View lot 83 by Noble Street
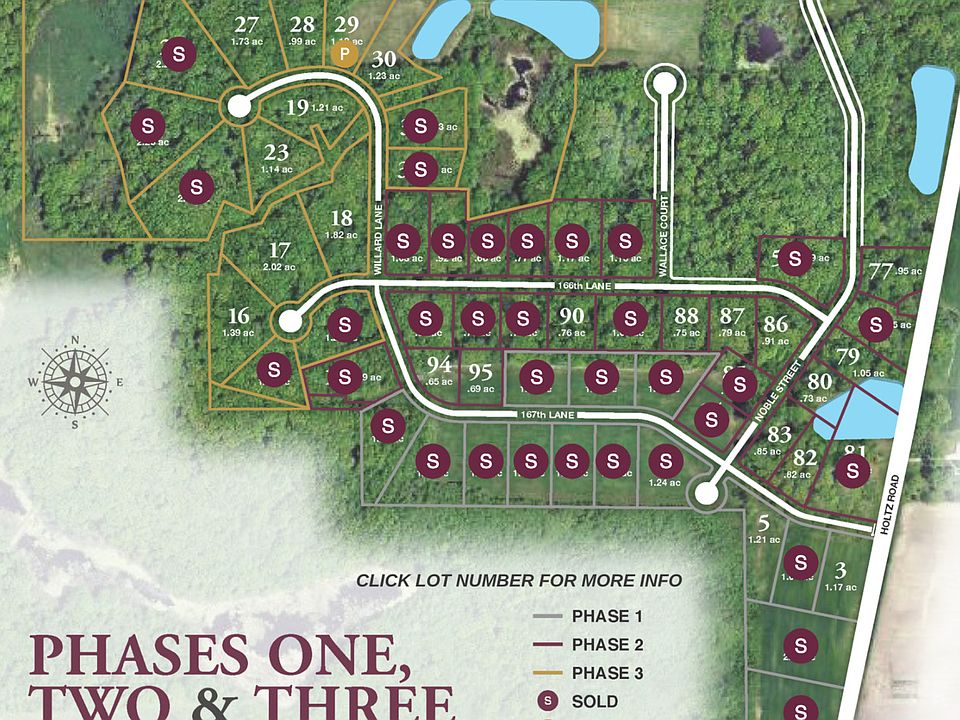The width and height of the screenshot is (960, 720). coord(780,434)
